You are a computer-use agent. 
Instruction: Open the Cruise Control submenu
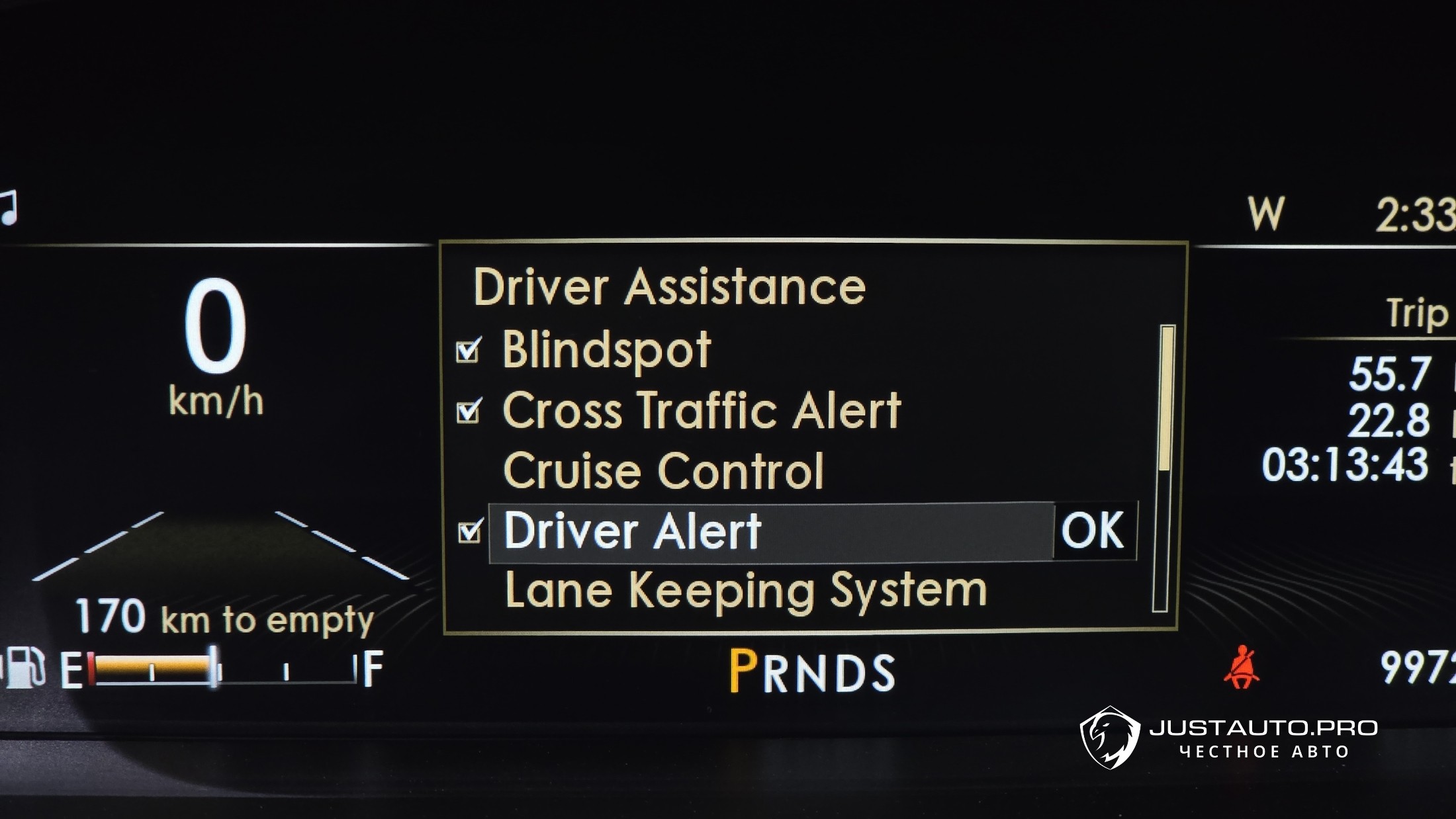click(x=663, y=471)
